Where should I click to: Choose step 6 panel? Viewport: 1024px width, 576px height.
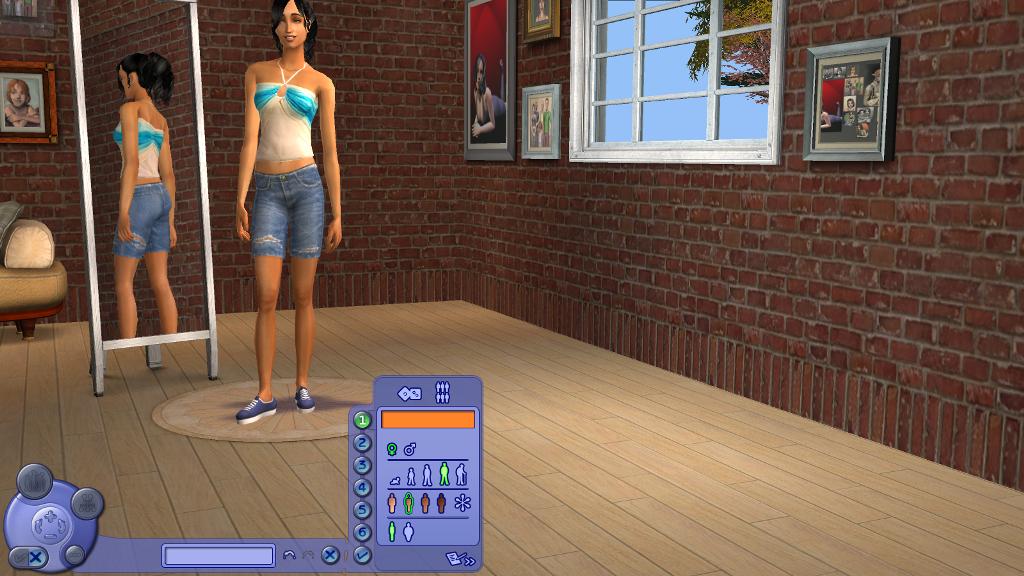tap(362, 533)
